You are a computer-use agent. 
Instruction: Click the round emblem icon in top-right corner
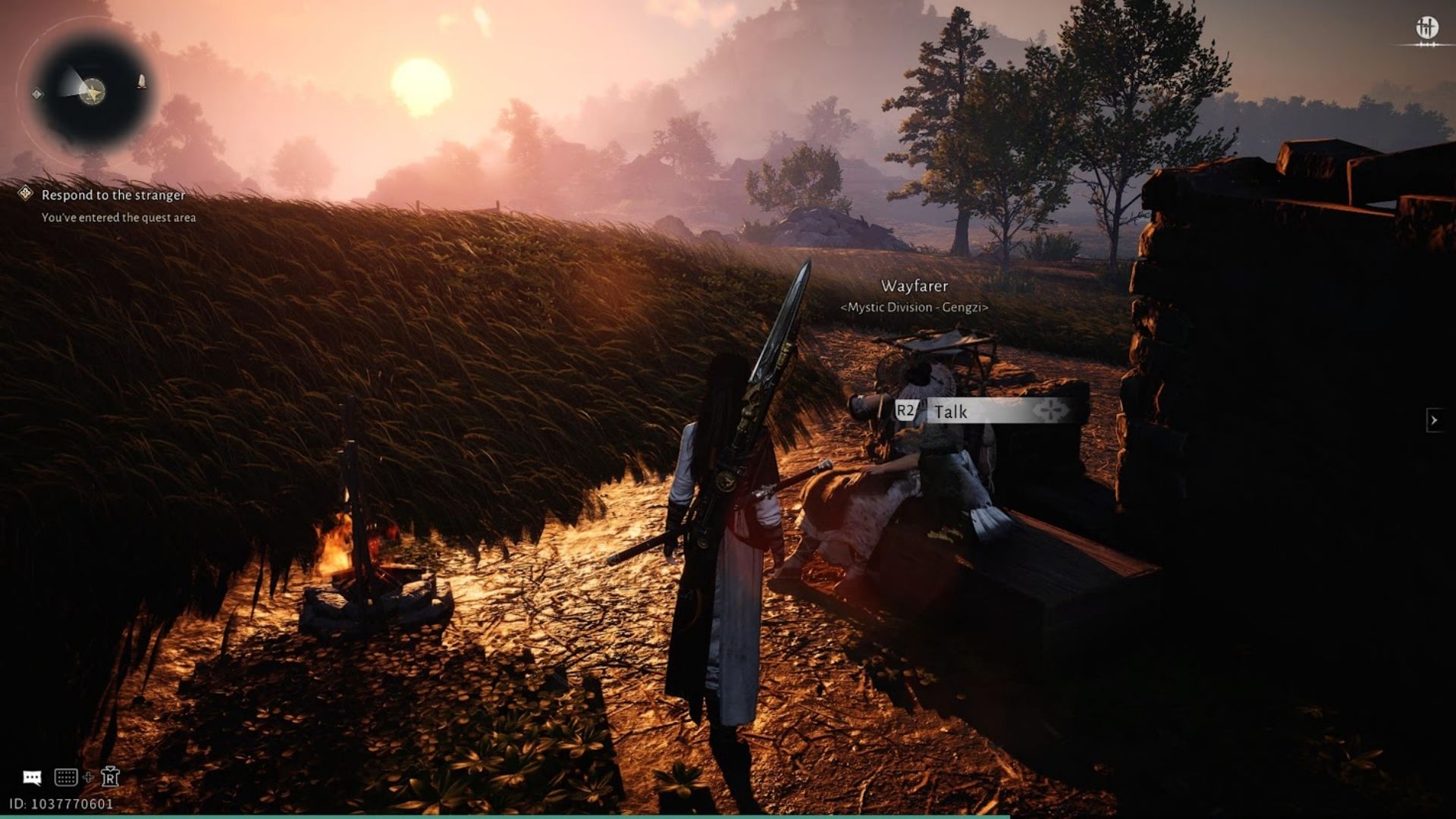[1427, 29]
